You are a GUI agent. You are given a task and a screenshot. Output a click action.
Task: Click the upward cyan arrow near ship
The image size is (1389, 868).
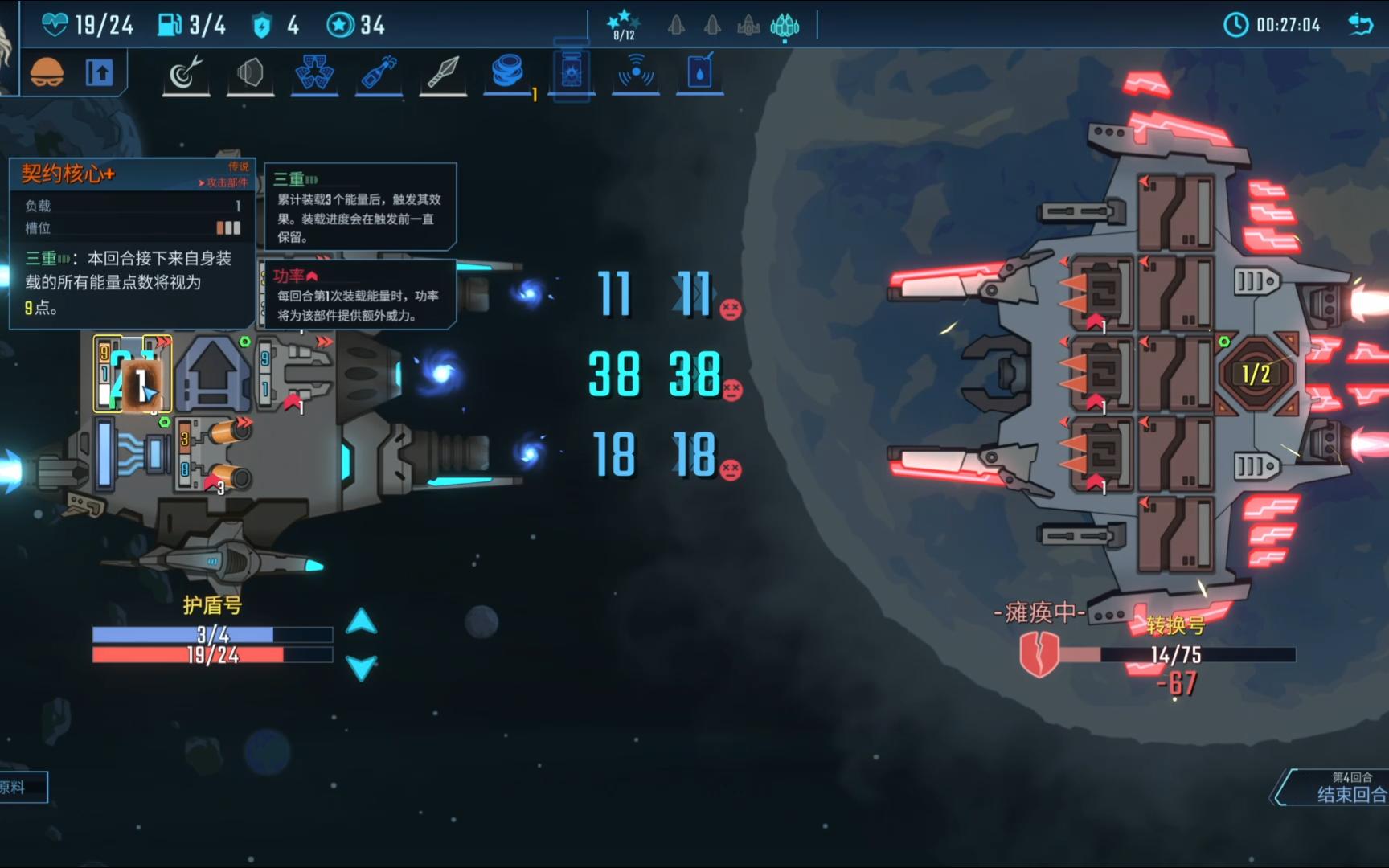pyautogui.click(x=361, y=621)
